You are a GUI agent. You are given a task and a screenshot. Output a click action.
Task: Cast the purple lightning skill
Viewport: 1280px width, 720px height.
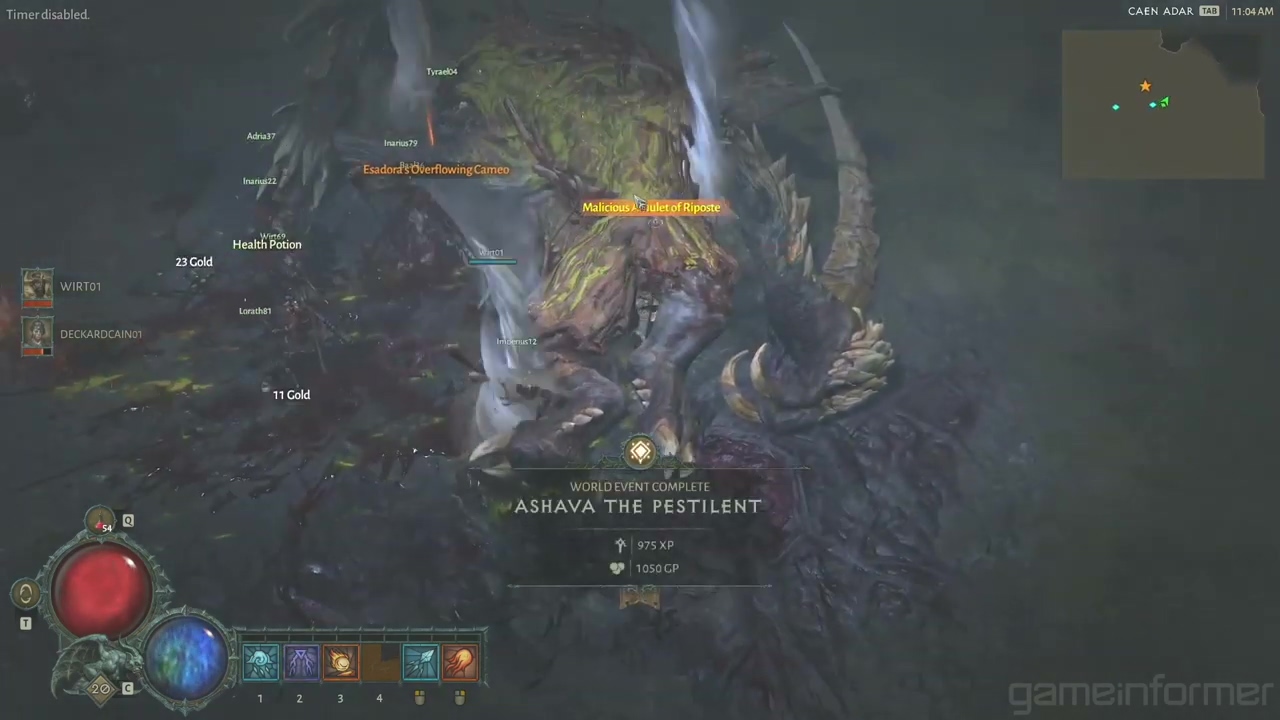coord(300,663)
